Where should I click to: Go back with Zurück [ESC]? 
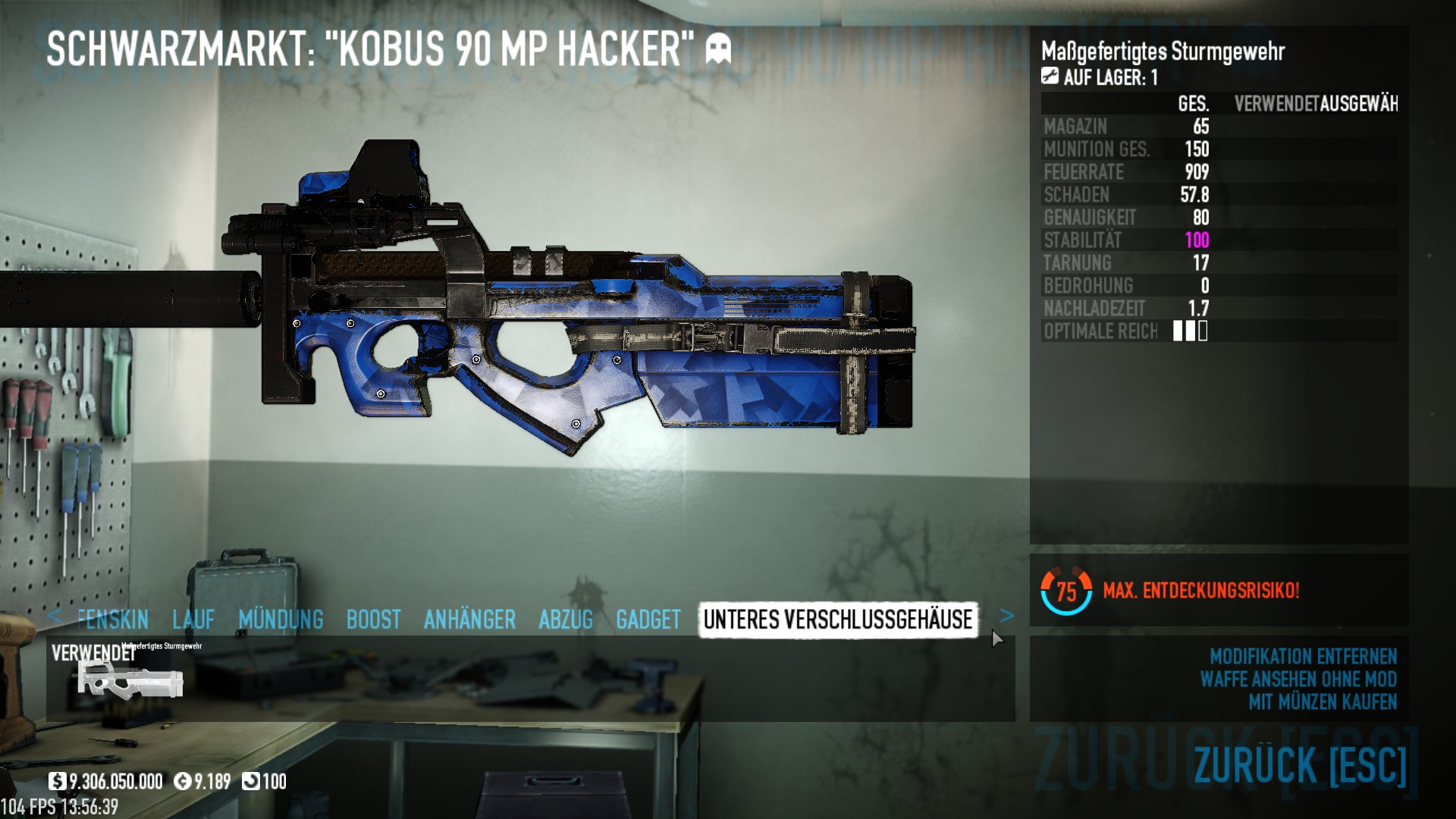1300,764
